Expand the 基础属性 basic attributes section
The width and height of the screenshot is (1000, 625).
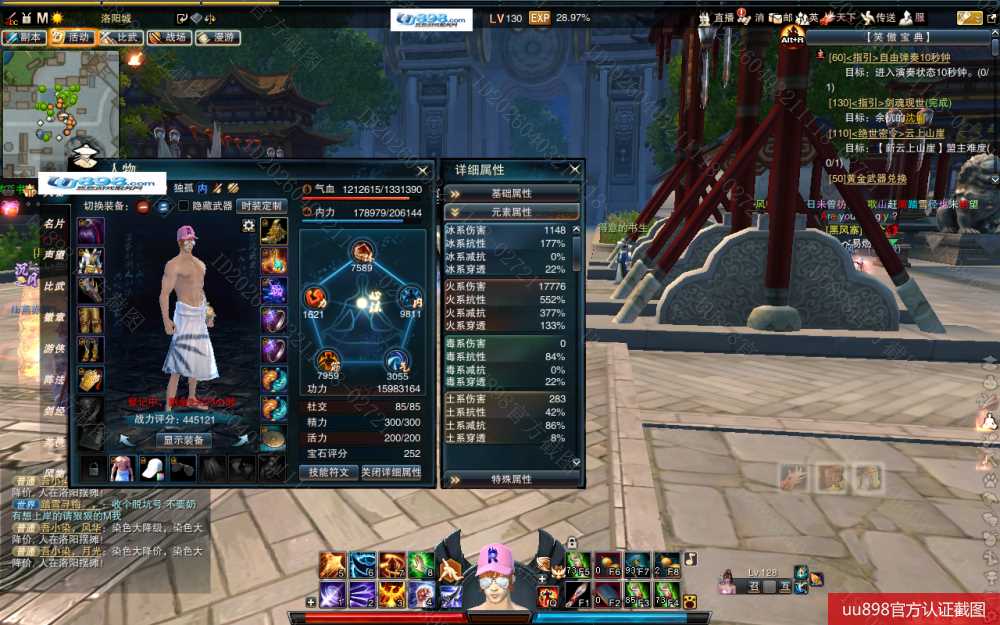(511, 193)
